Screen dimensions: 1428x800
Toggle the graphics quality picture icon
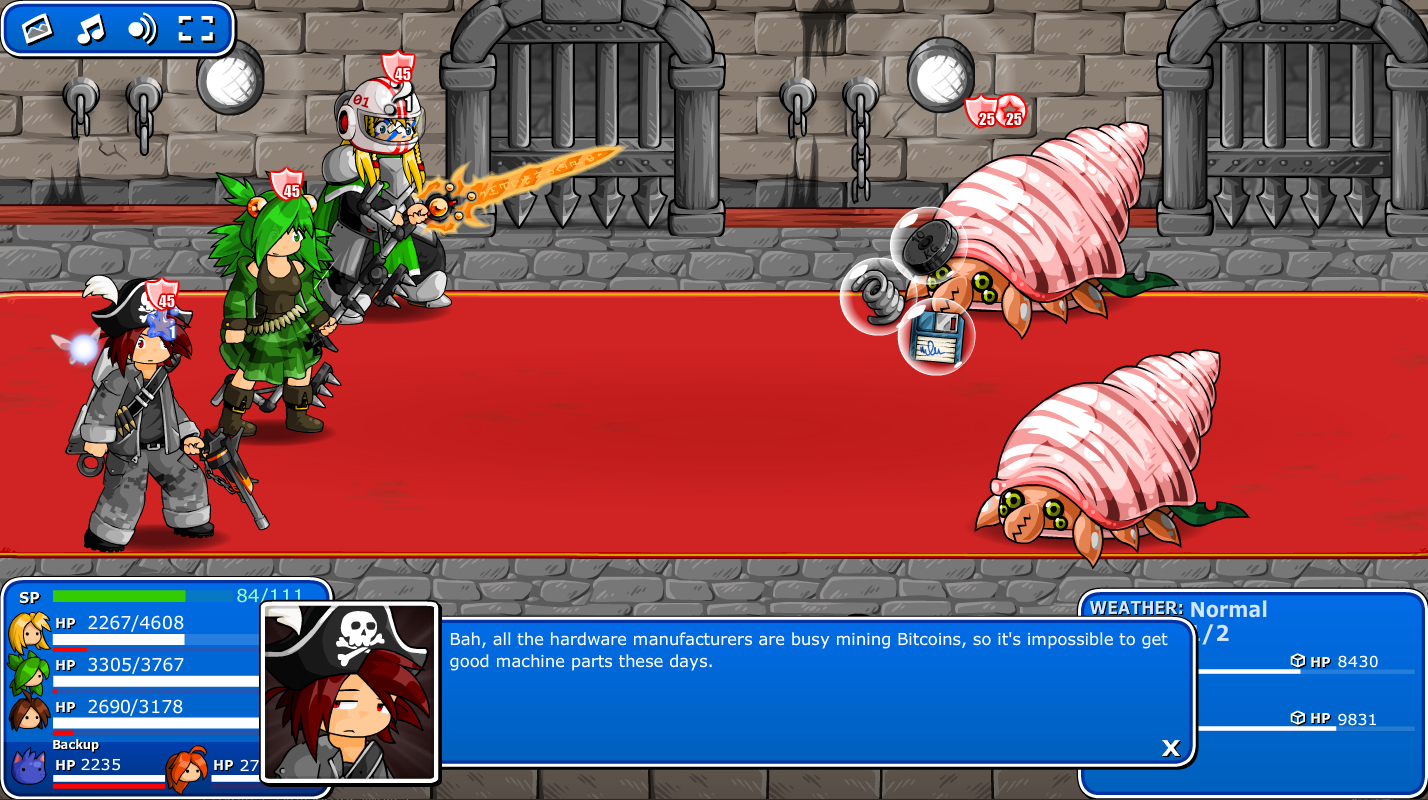[37, 29]
